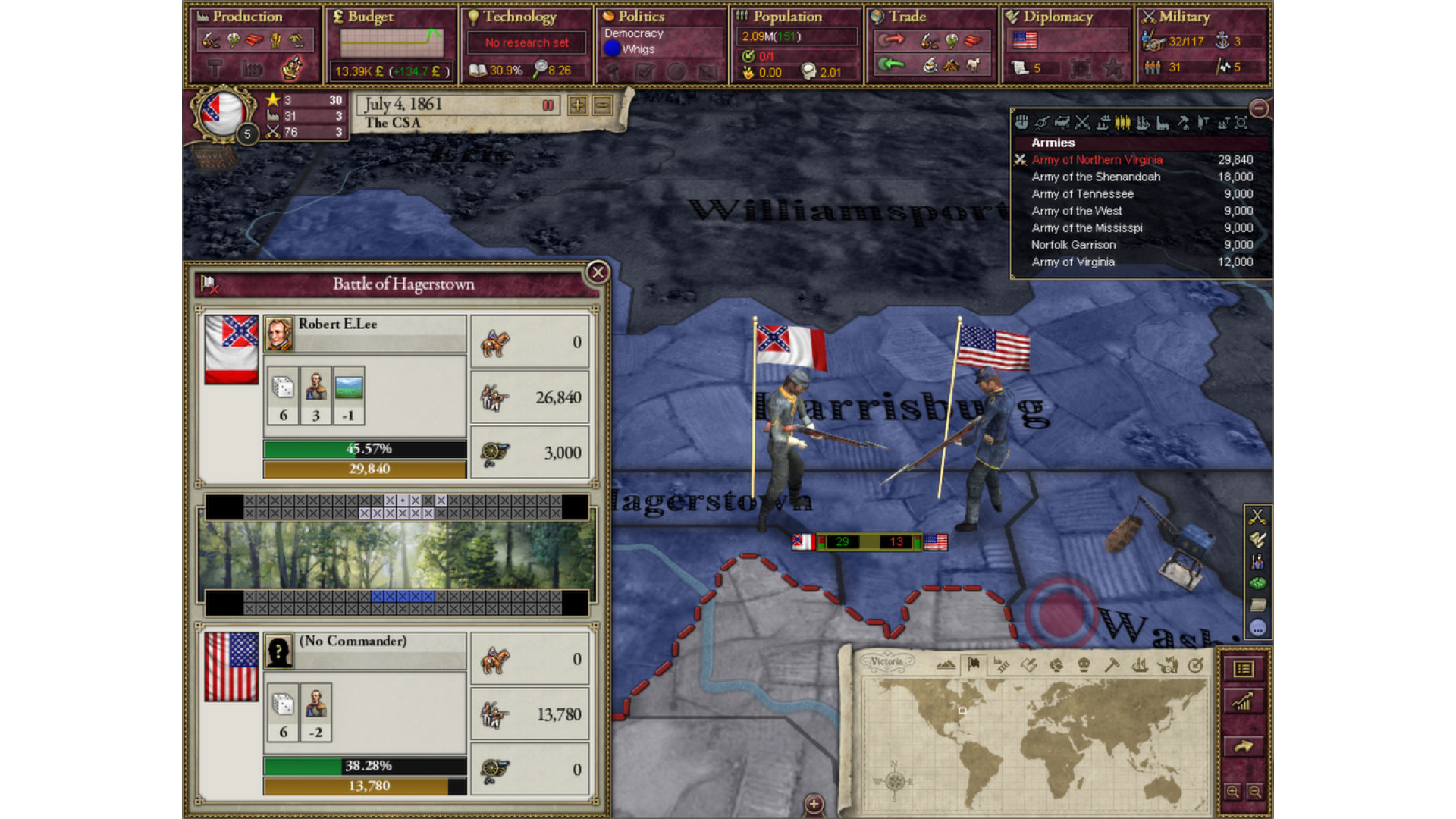Image resolution: width=1456 pixels, height=819 pixels.
Task: Open the Technology research panel
Action: click(x=519, y=17)
